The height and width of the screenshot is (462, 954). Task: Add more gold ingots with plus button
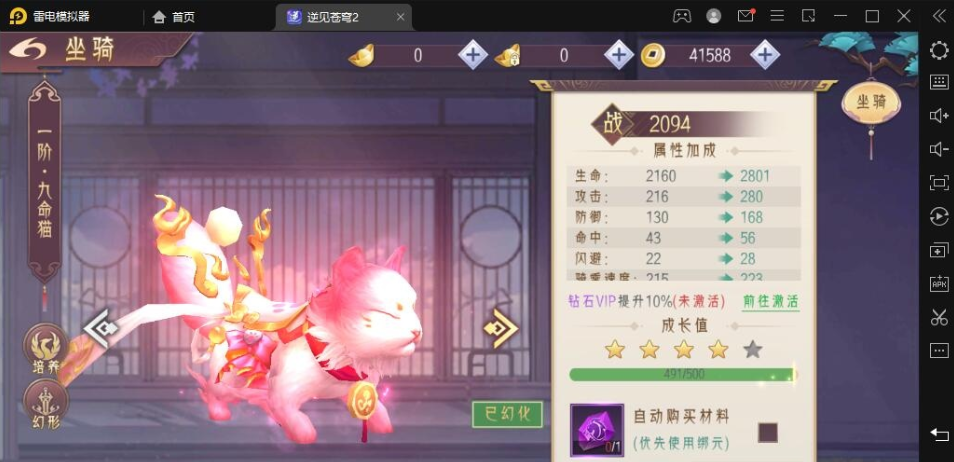472,55
